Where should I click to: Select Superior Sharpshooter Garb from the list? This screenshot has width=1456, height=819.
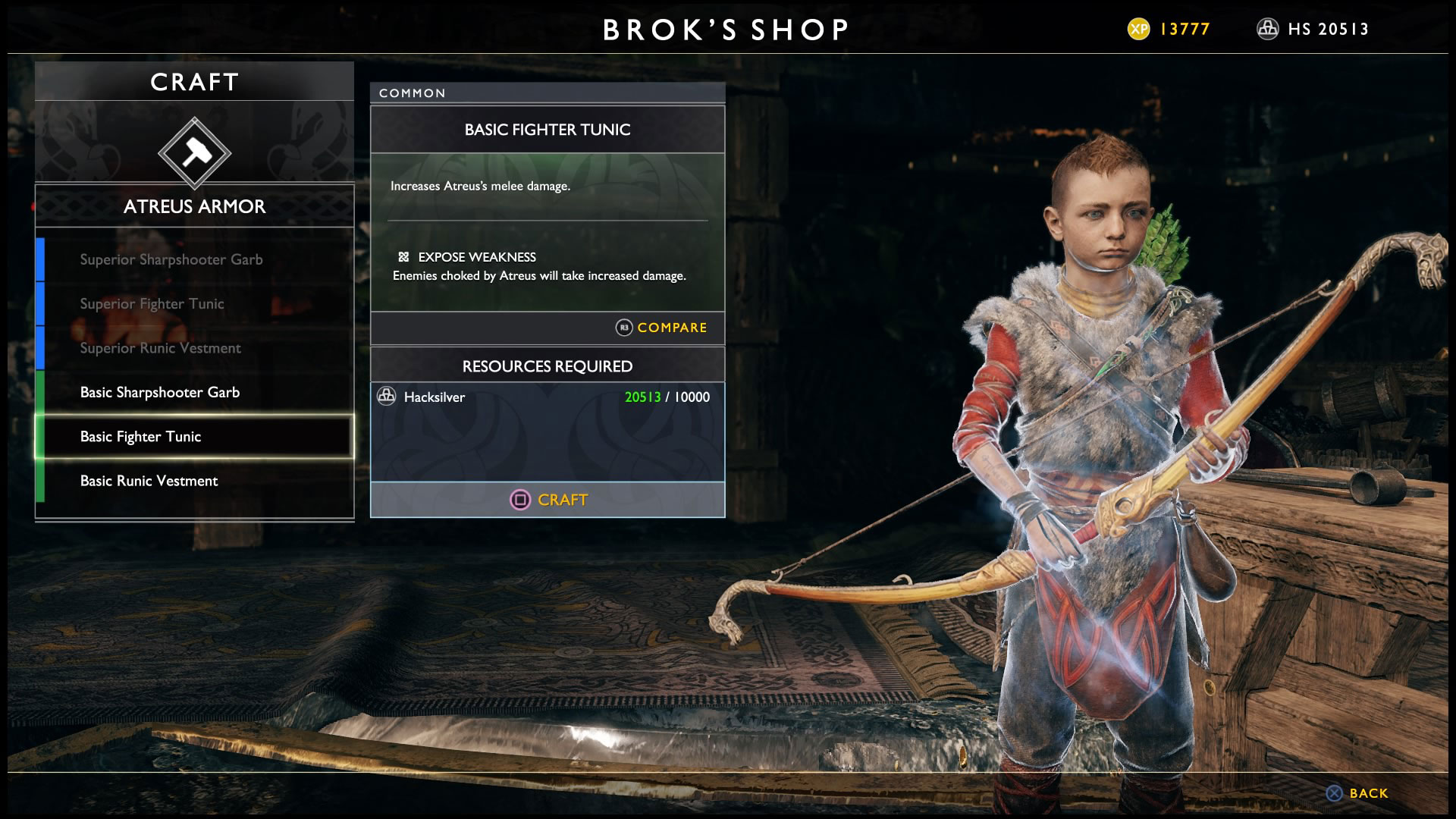(x=171, y=259)
